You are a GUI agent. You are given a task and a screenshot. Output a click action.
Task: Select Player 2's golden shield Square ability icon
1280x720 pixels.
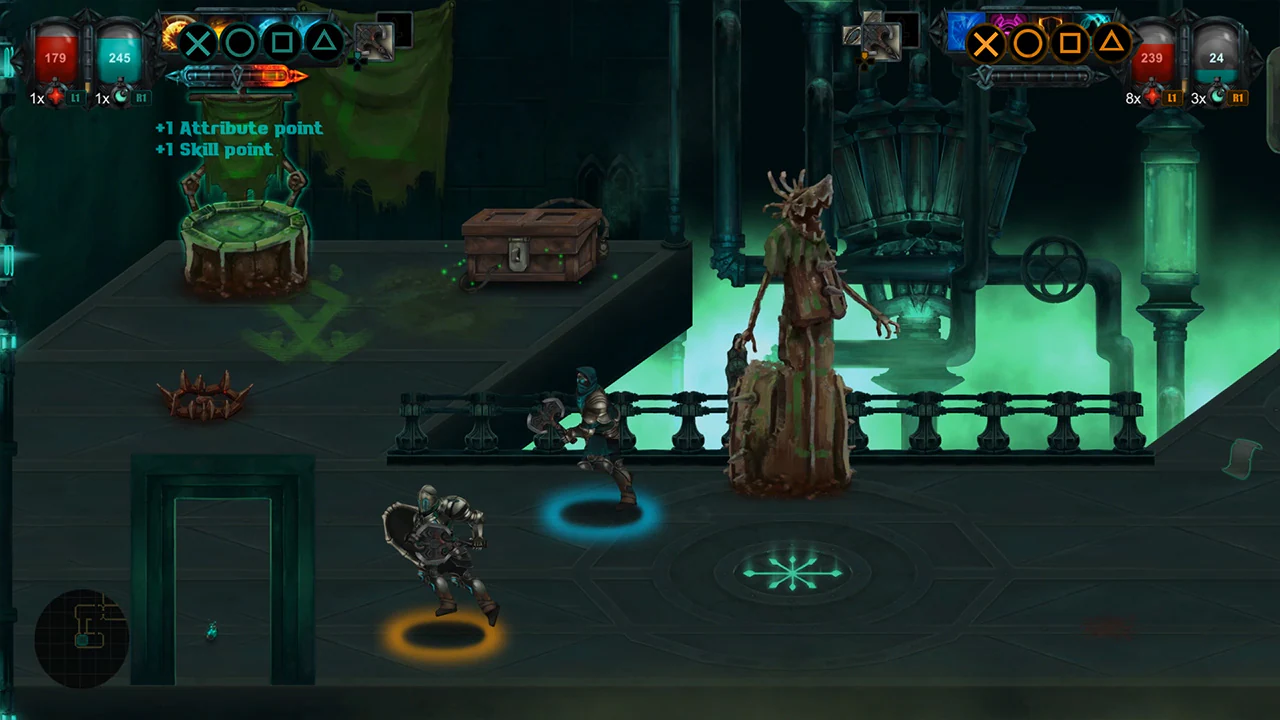pos(1069,43)
